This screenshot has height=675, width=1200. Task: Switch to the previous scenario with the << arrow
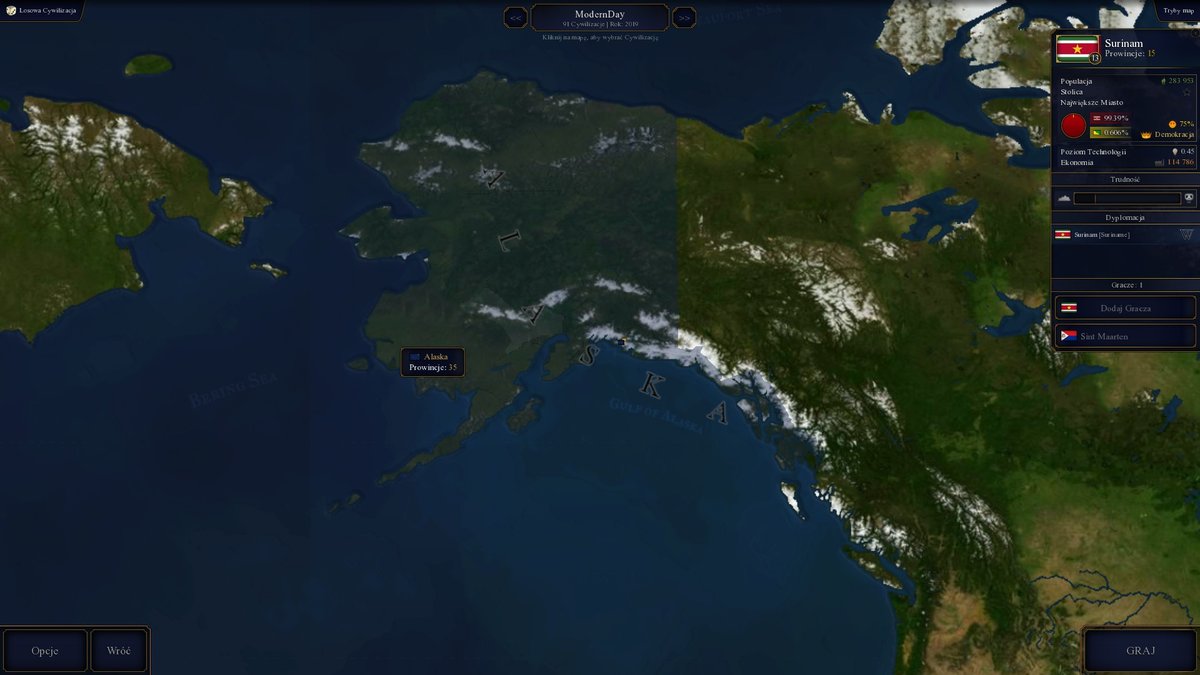click(x=516, y=17)
